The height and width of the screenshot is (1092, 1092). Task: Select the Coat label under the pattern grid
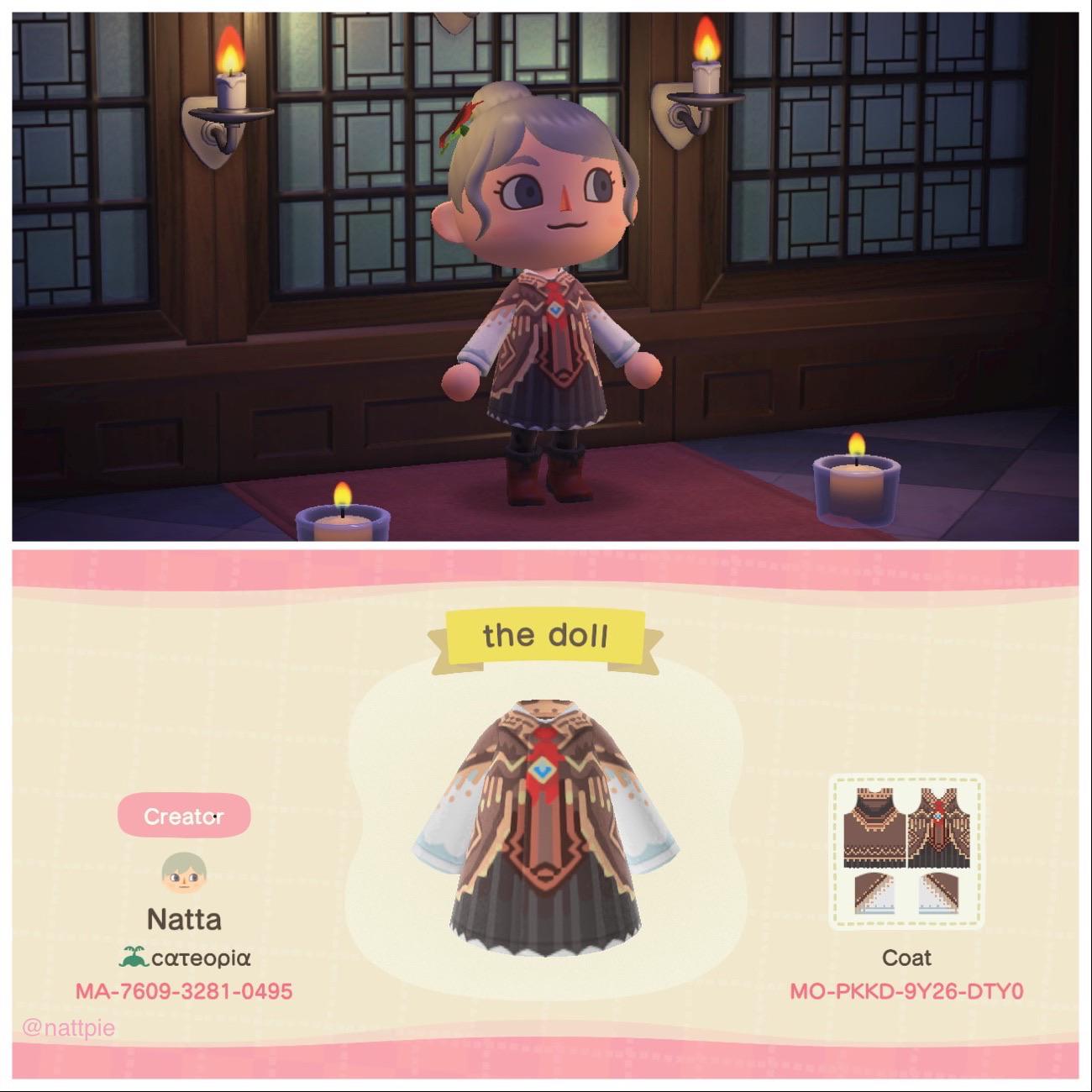pyautogui.click(x=909, y=958)
